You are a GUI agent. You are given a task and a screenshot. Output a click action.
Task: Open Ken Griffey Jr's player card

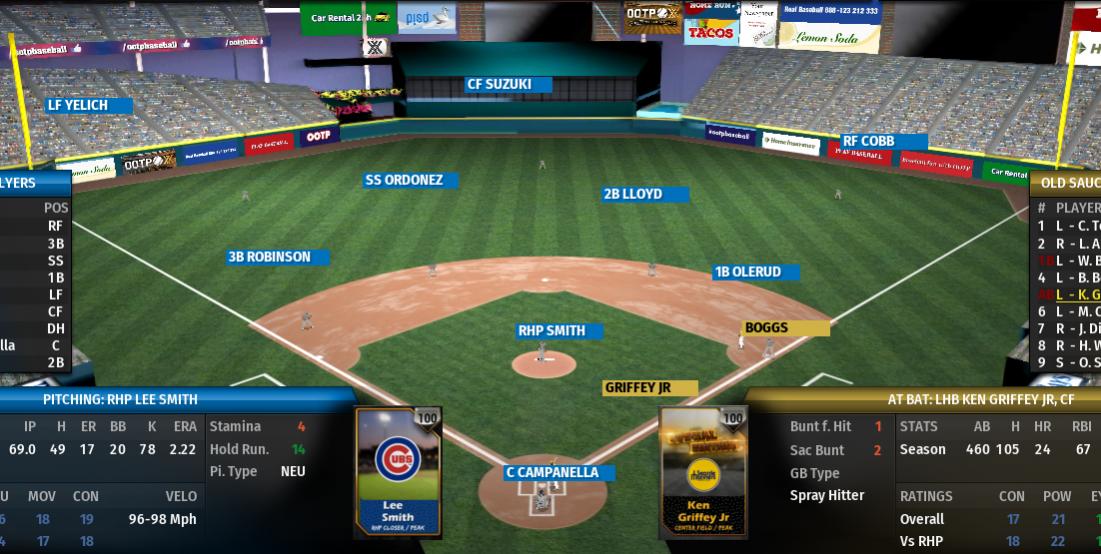pyautogui.click(x=703, y=471)
